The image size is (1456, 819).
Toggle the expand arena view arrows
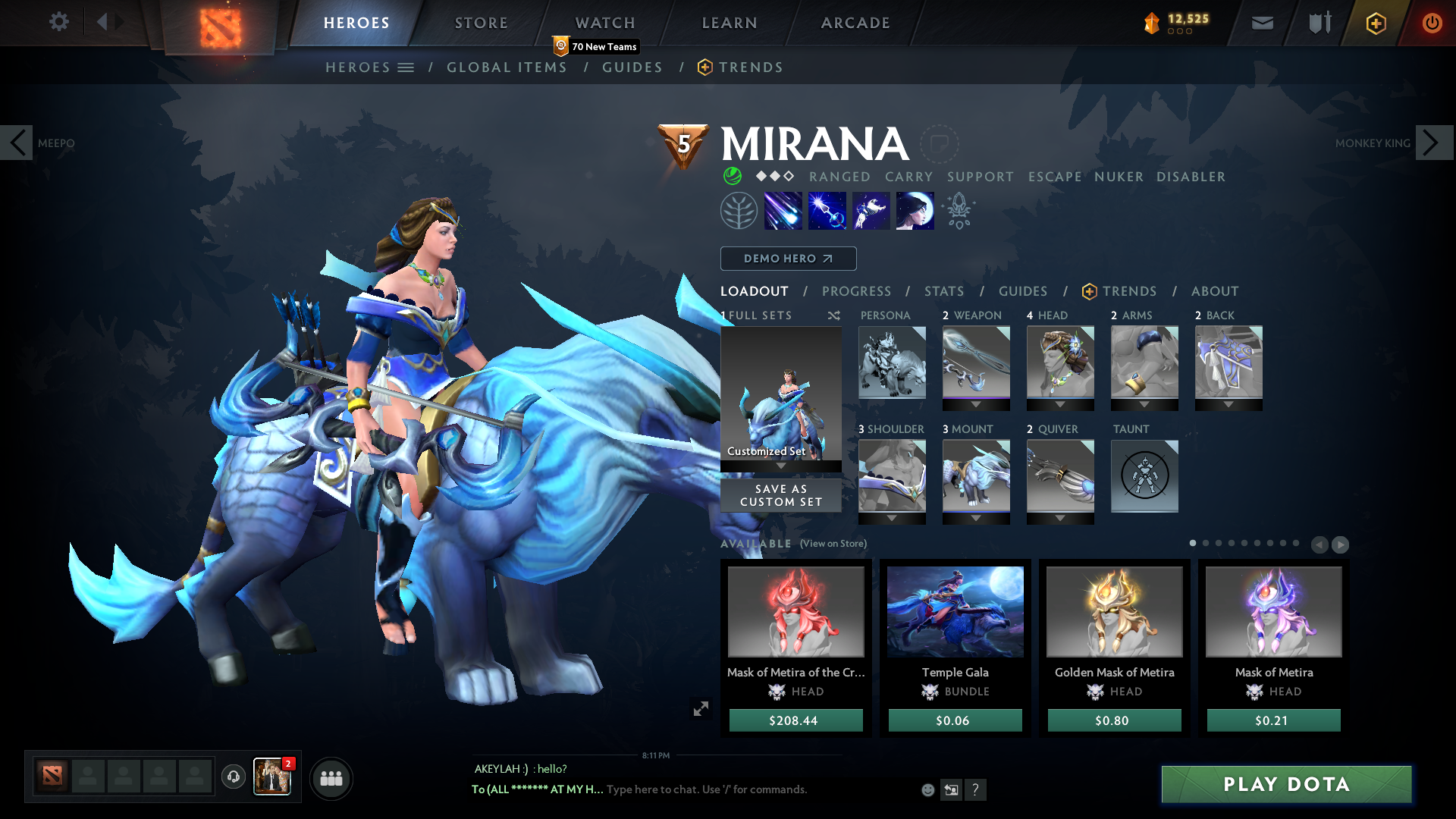[x=701, y=708]
